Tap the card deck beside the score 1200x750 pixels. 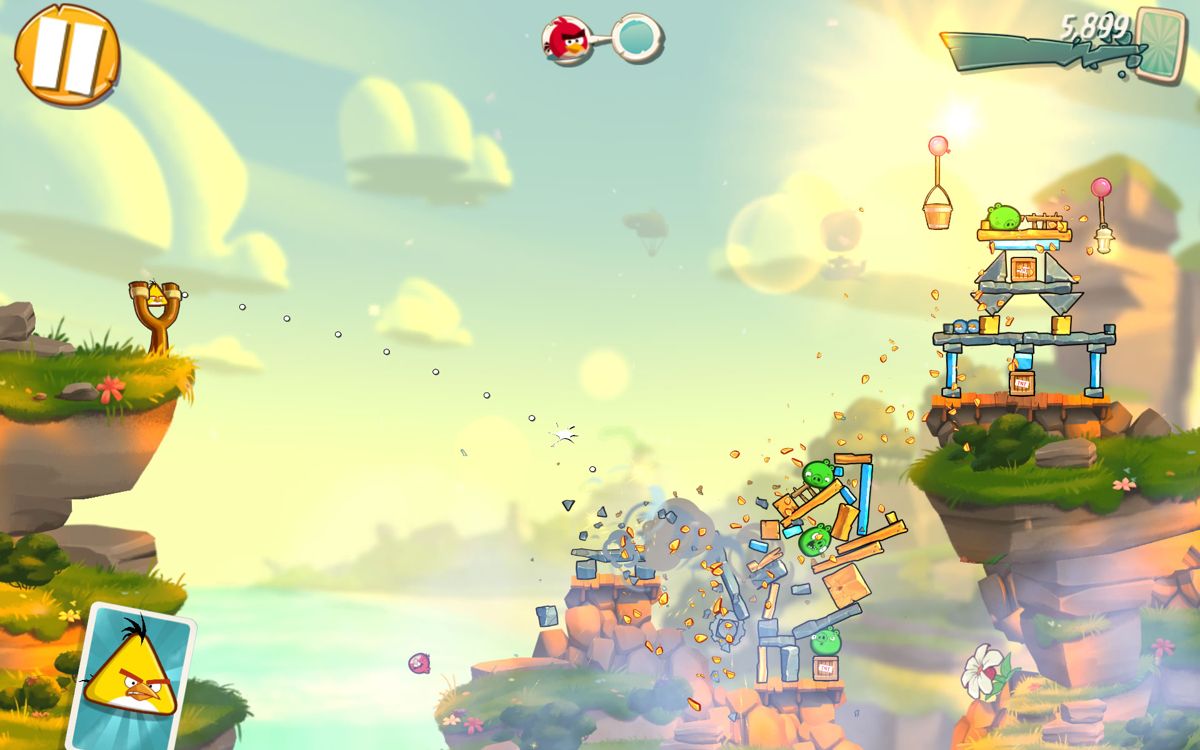(1160, 44)
